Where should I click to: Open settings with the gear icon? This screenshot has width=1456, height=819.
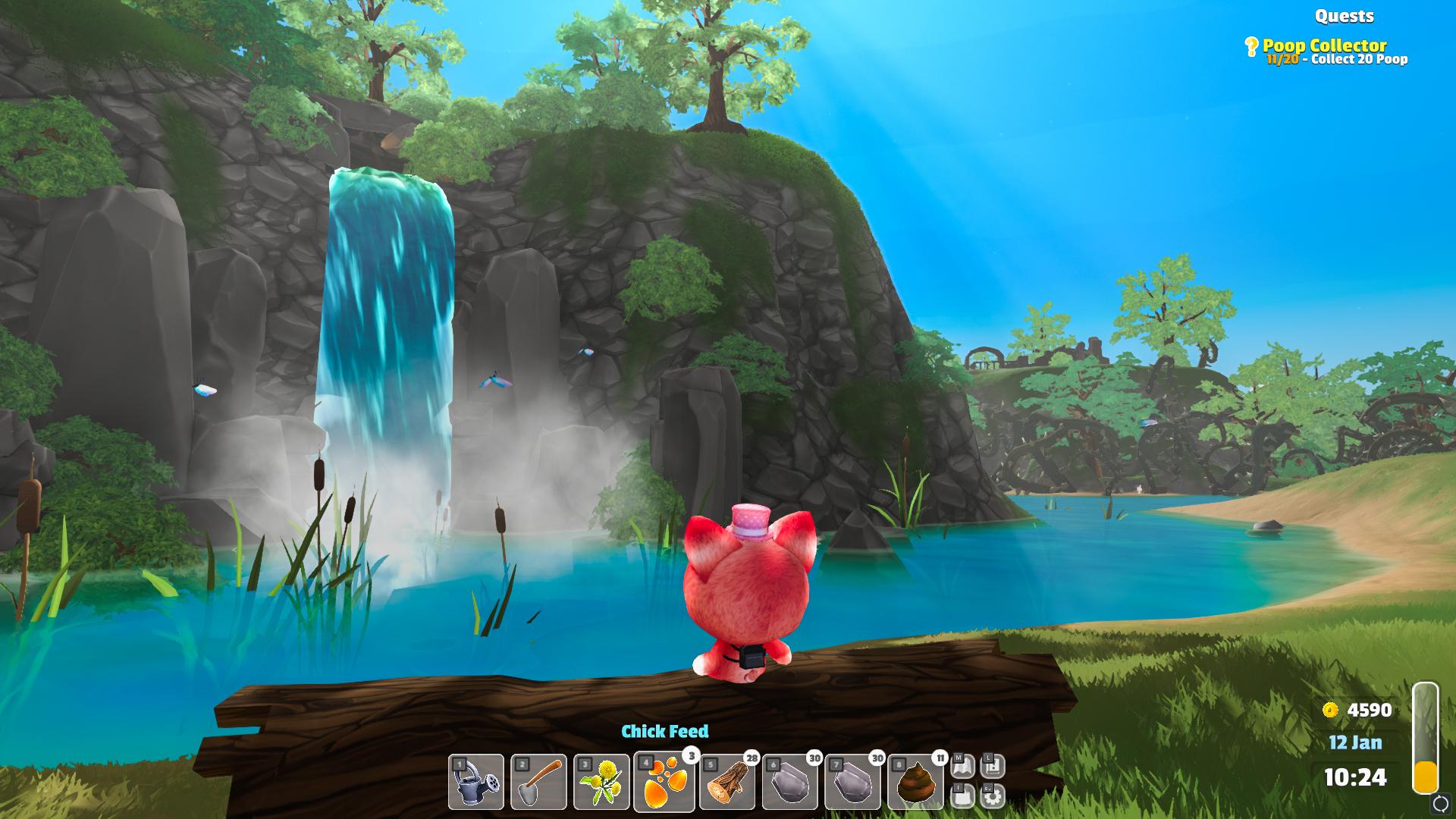(x=992, y=795)
